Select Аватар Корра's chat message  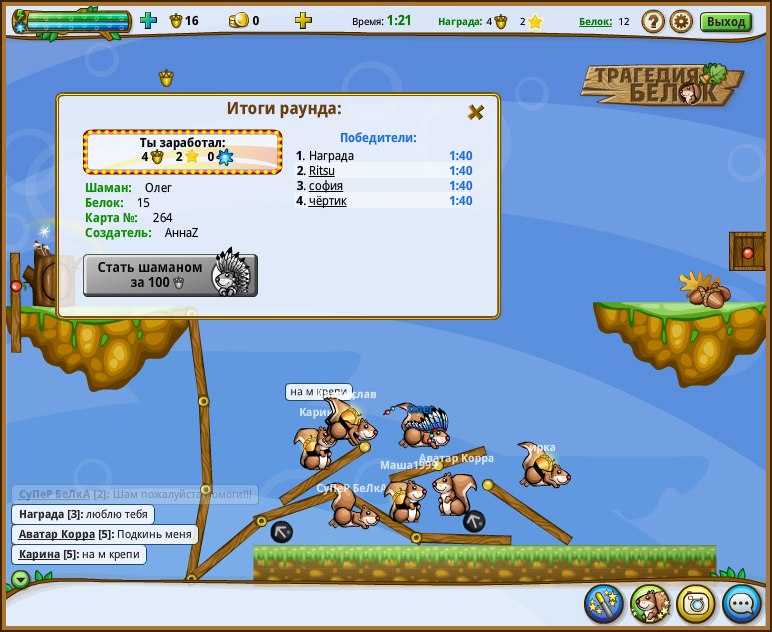pos(105,534)
